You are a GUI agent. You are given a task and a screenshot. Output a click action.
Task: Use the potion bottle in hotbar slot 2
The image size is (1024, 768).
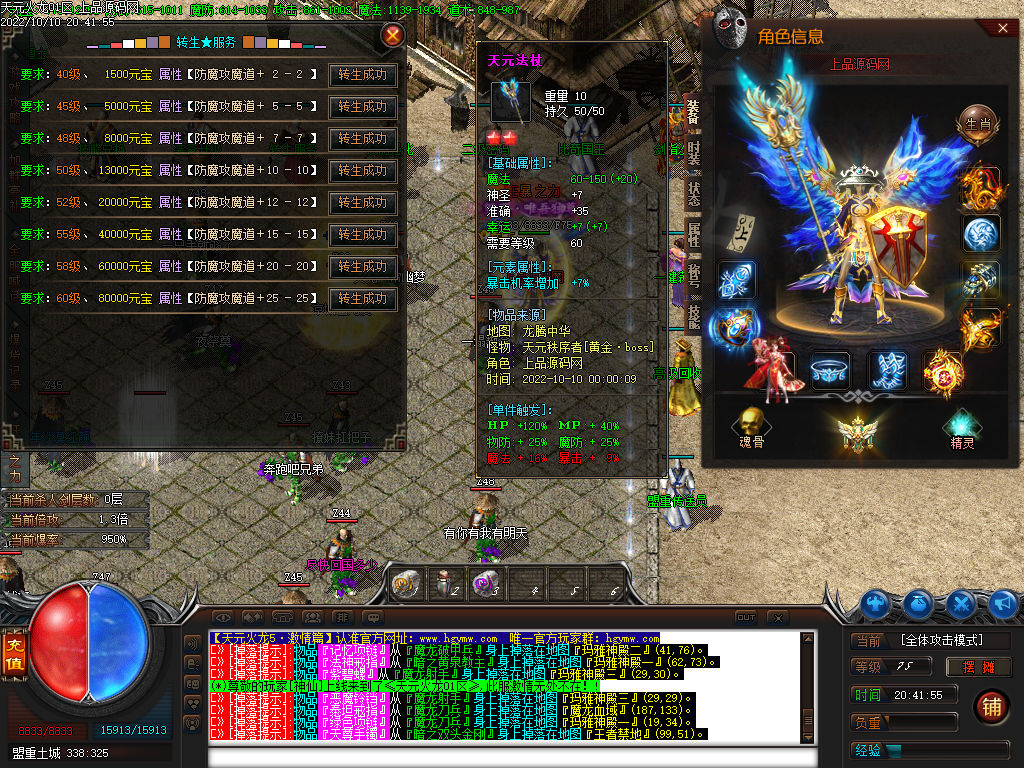point(446,584)
